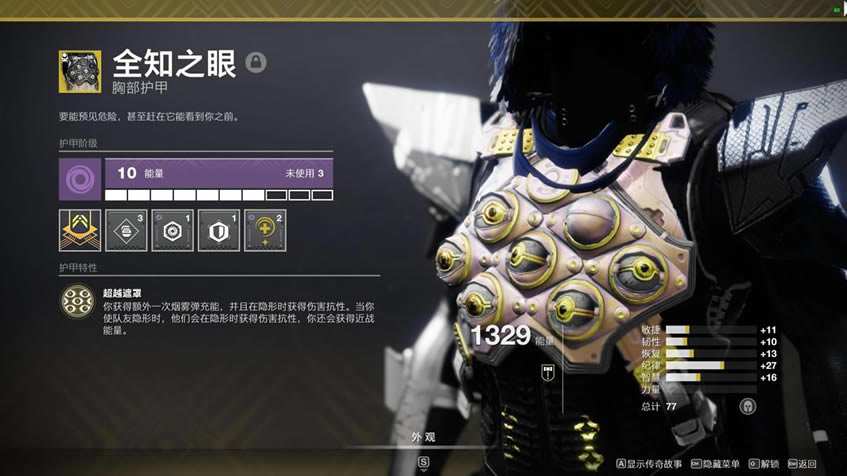Open the mod slot costing 3 energy
The width and height of the screenshot is (847, 476).
pyautogui.click(x=125, y=230)
